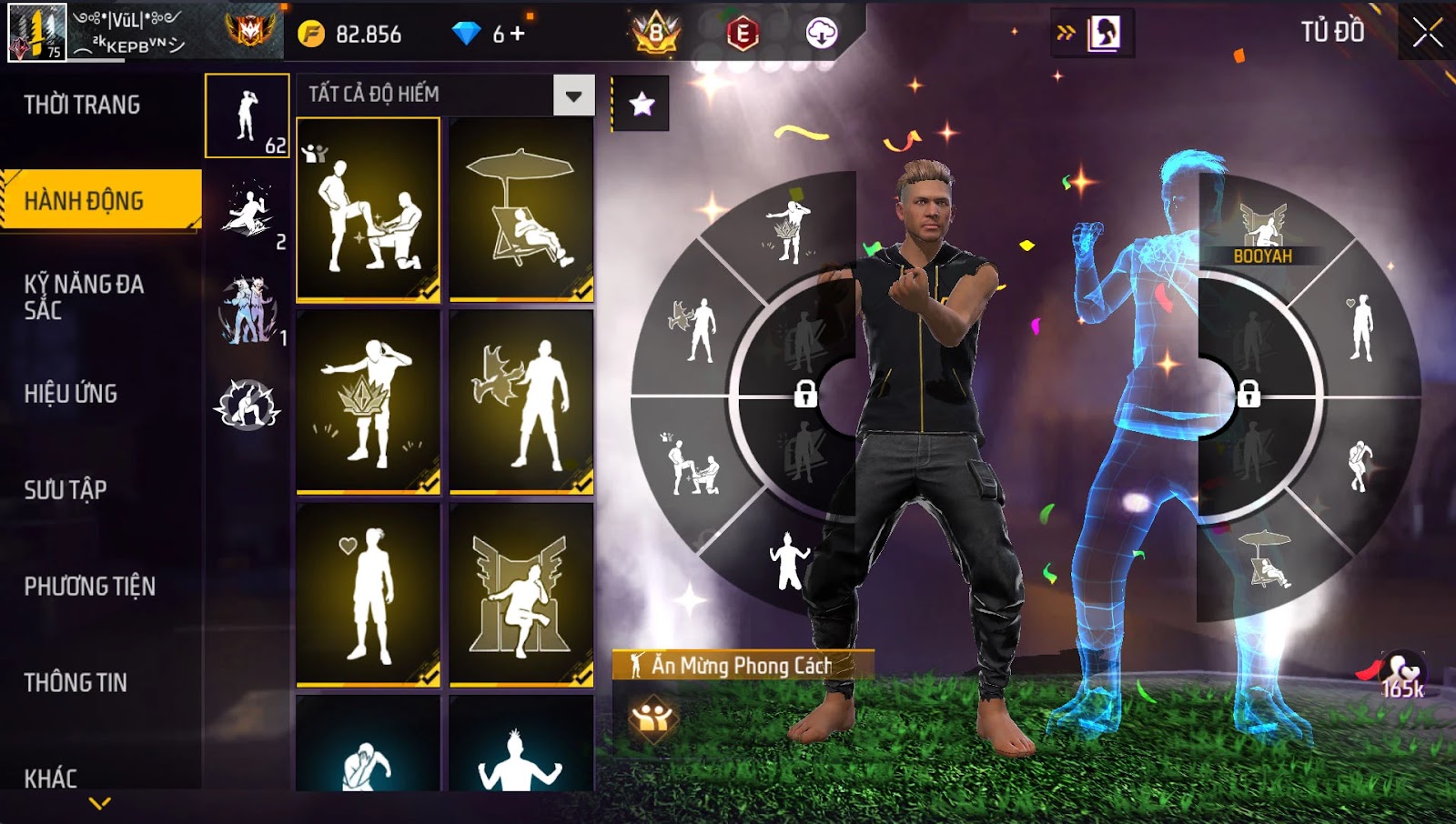Open the Thông Tin tab
Viewport: 1456px width, 824px height.
(76, 683)
